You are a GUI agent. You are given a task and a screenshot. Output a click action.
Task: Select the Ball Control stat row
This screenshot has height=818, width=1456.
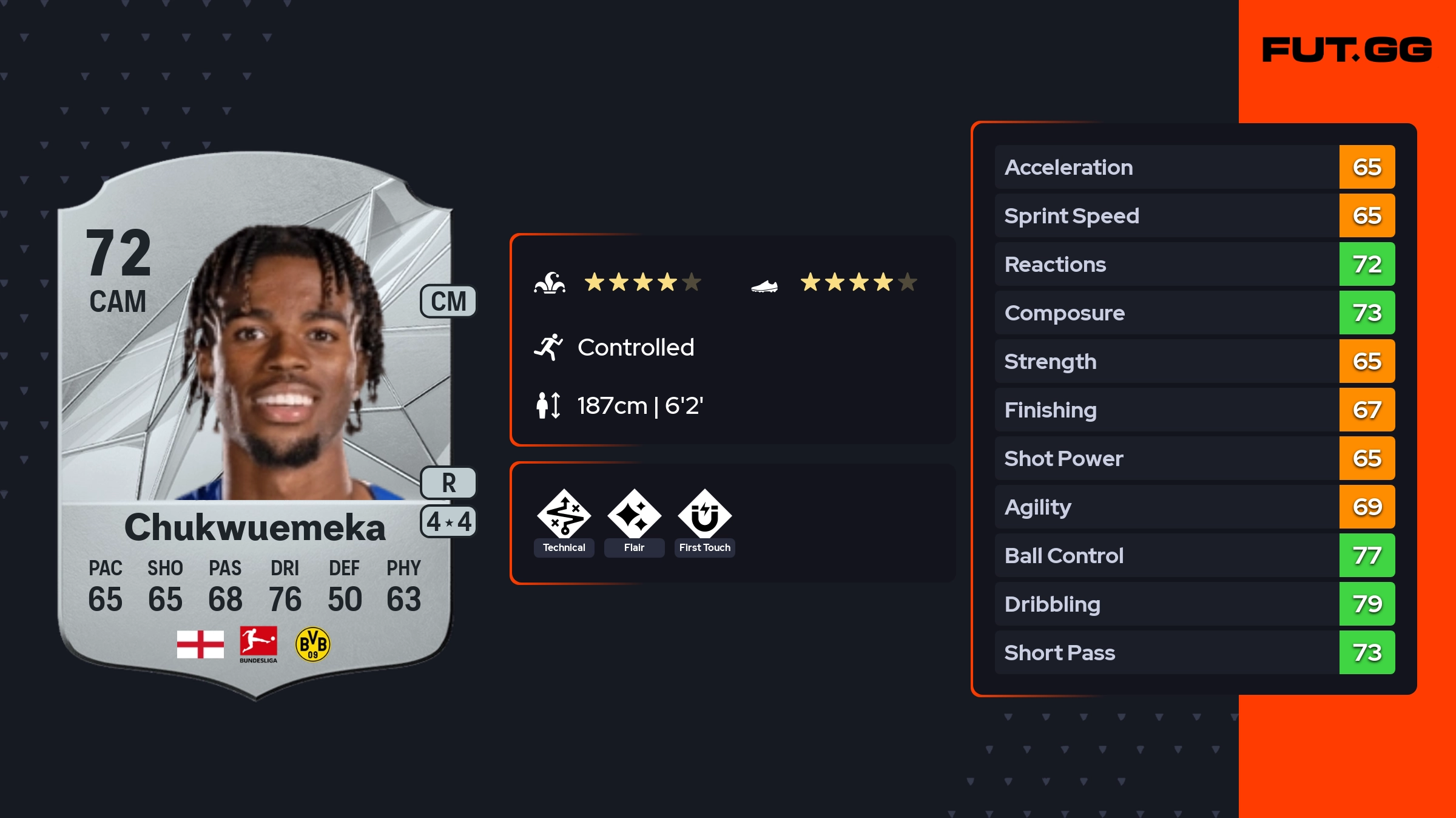pos(1194,556)
